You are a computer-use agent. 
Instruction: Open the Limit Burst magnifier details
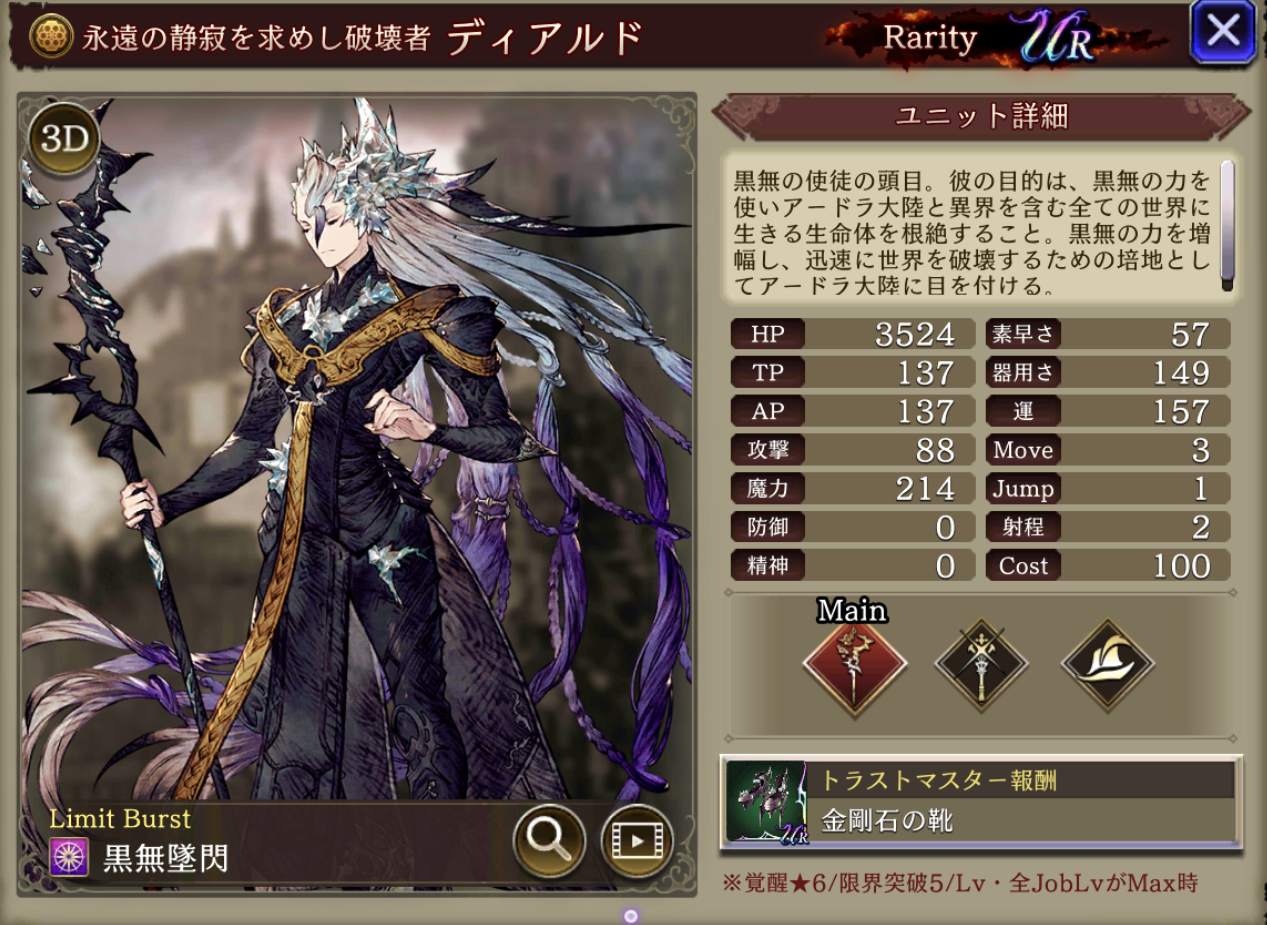coord(549,840)
